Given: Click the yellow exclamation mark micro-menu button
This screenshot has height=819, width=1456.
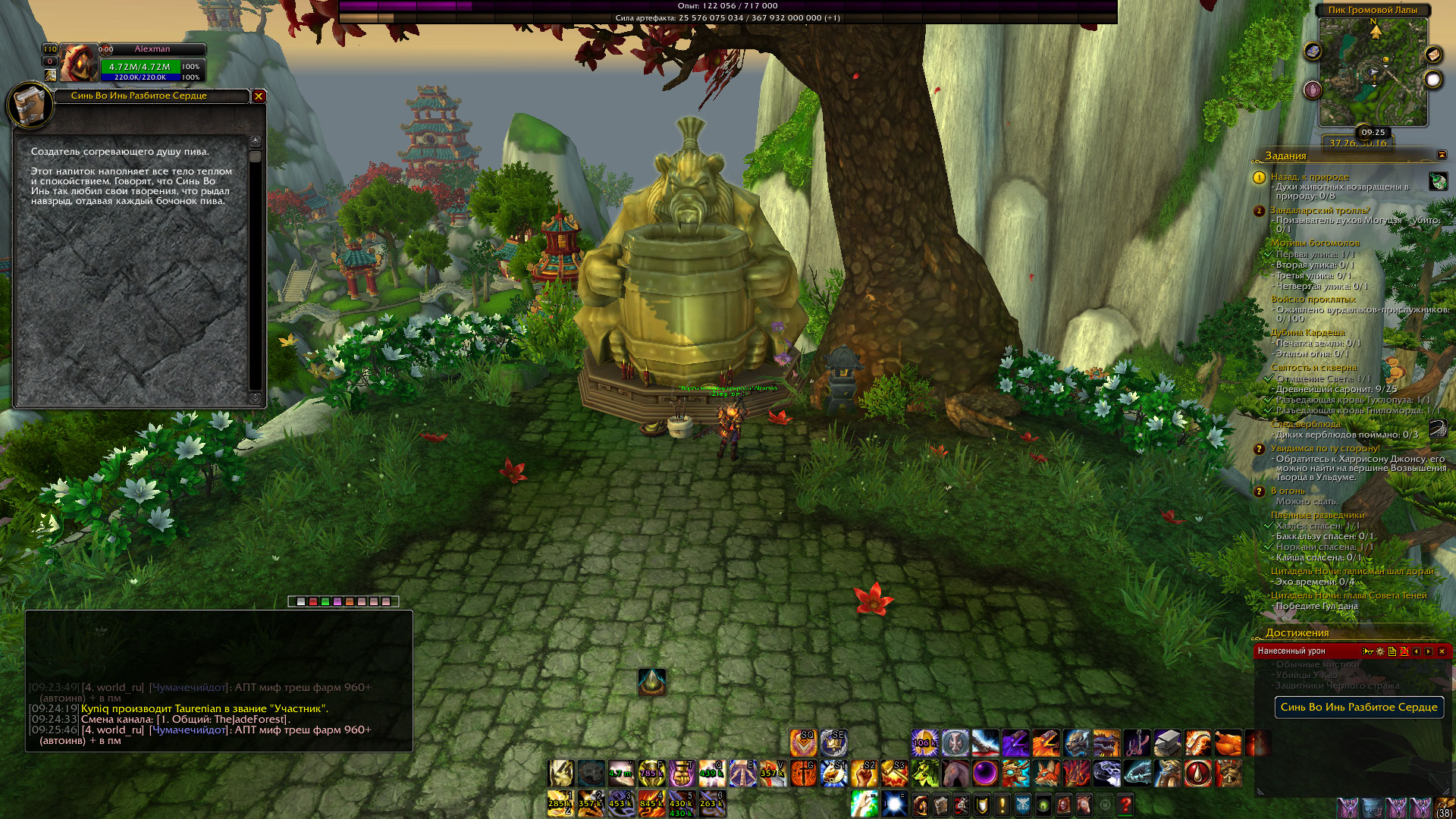Looking at the screenshot, I should tap(1002, 804).
